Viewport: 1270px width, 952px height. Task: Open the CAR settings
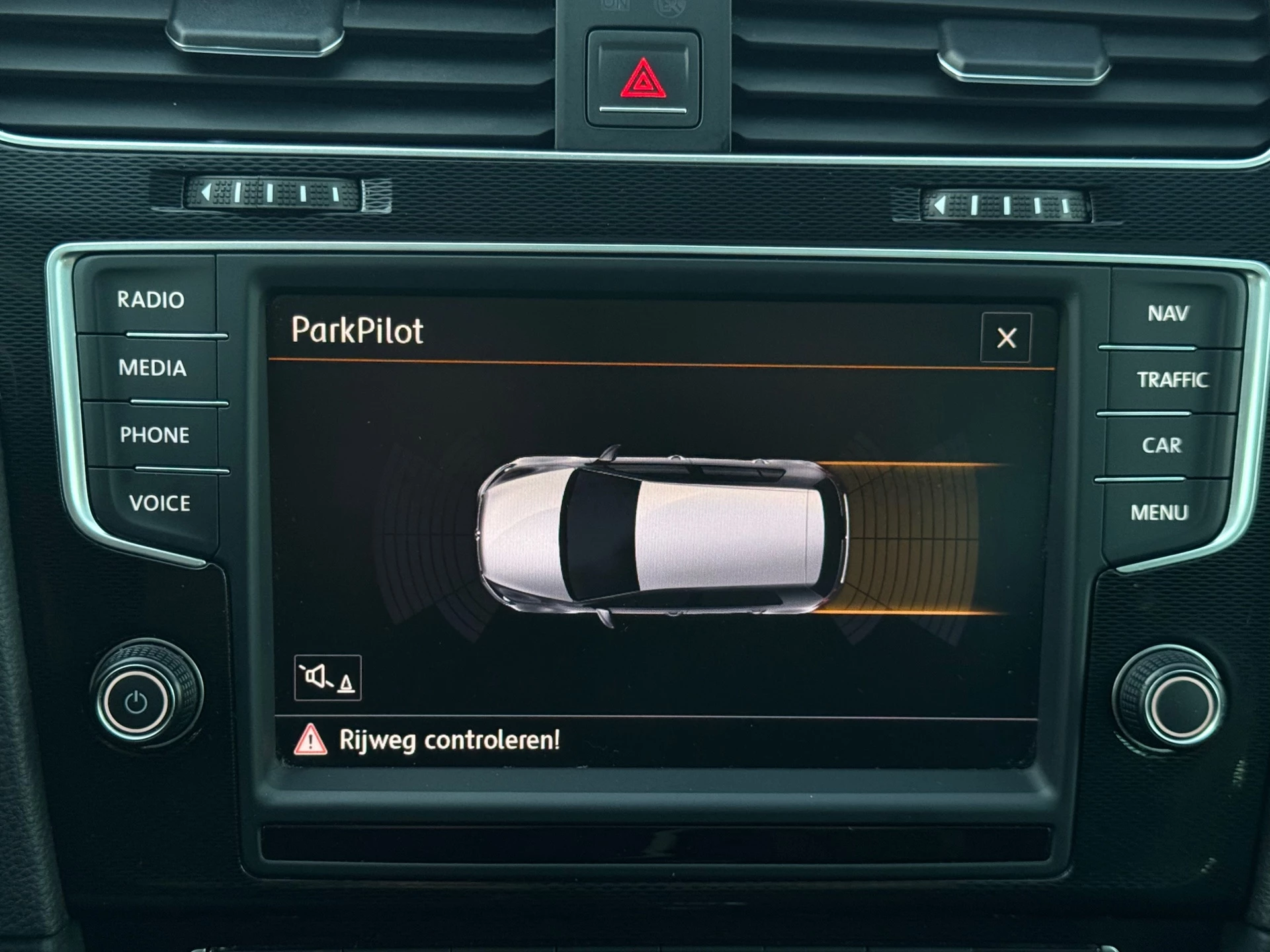point(1162,446)
